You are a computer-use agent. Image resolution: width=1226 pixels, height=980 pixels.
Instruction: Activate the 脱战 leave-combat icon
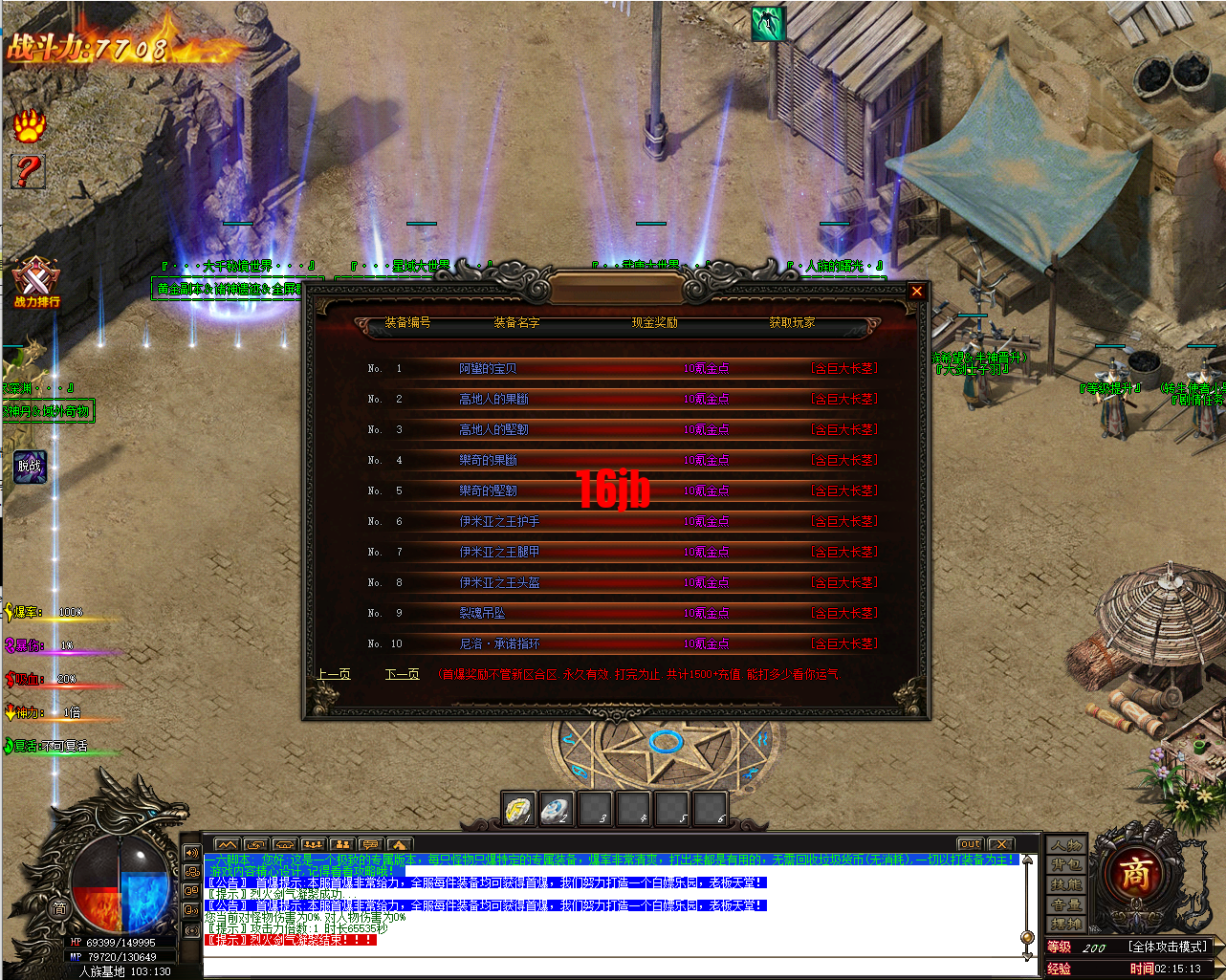30,467
